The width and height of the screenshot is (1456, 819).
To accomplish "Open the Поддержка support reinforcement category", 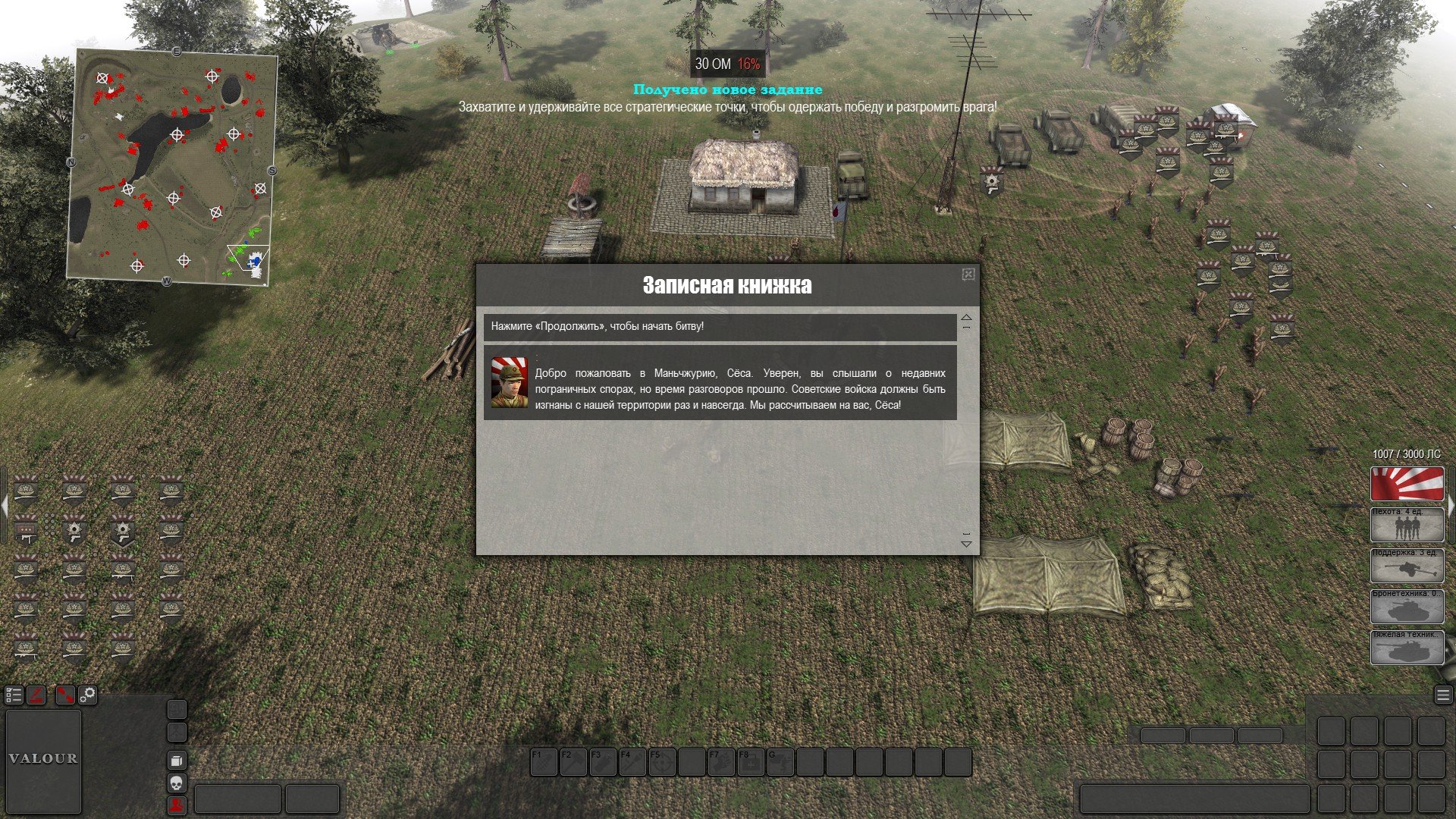I will click(1407, 565).
